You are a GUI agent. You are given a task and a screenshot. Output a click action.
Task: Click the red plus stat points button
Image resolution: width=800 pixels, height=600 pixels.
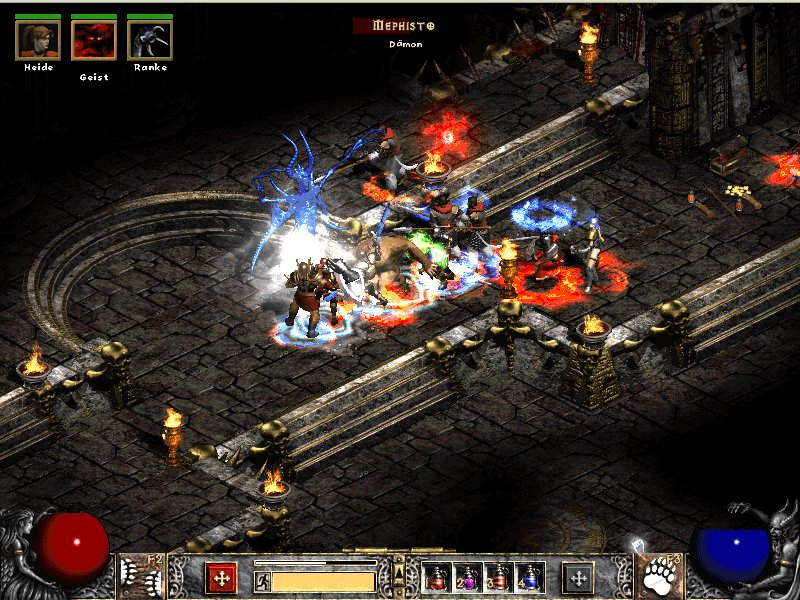[221, 578]
